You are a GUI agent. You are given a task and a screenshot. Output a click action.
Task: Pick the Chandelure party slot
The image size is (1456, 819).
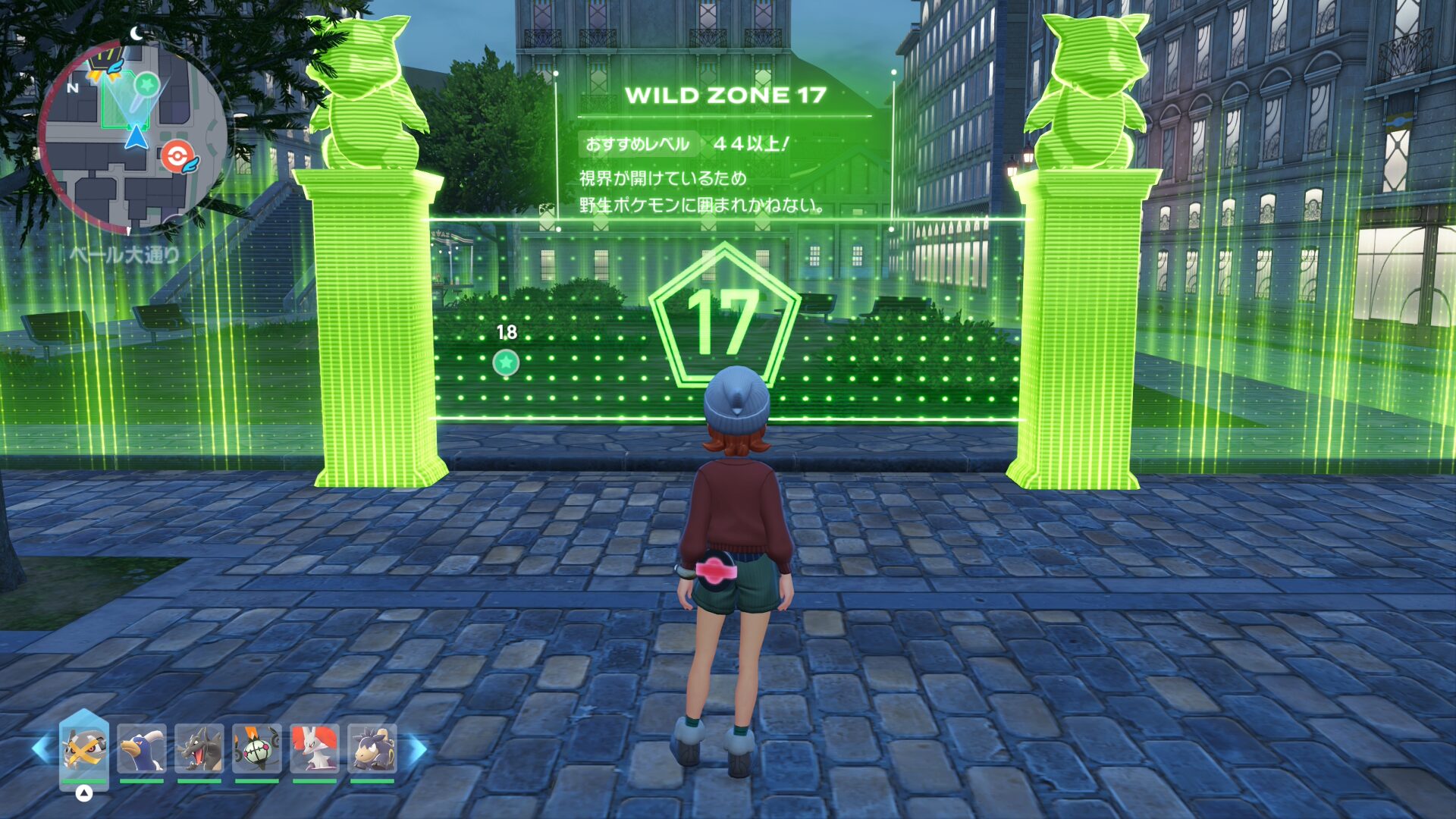257,749
